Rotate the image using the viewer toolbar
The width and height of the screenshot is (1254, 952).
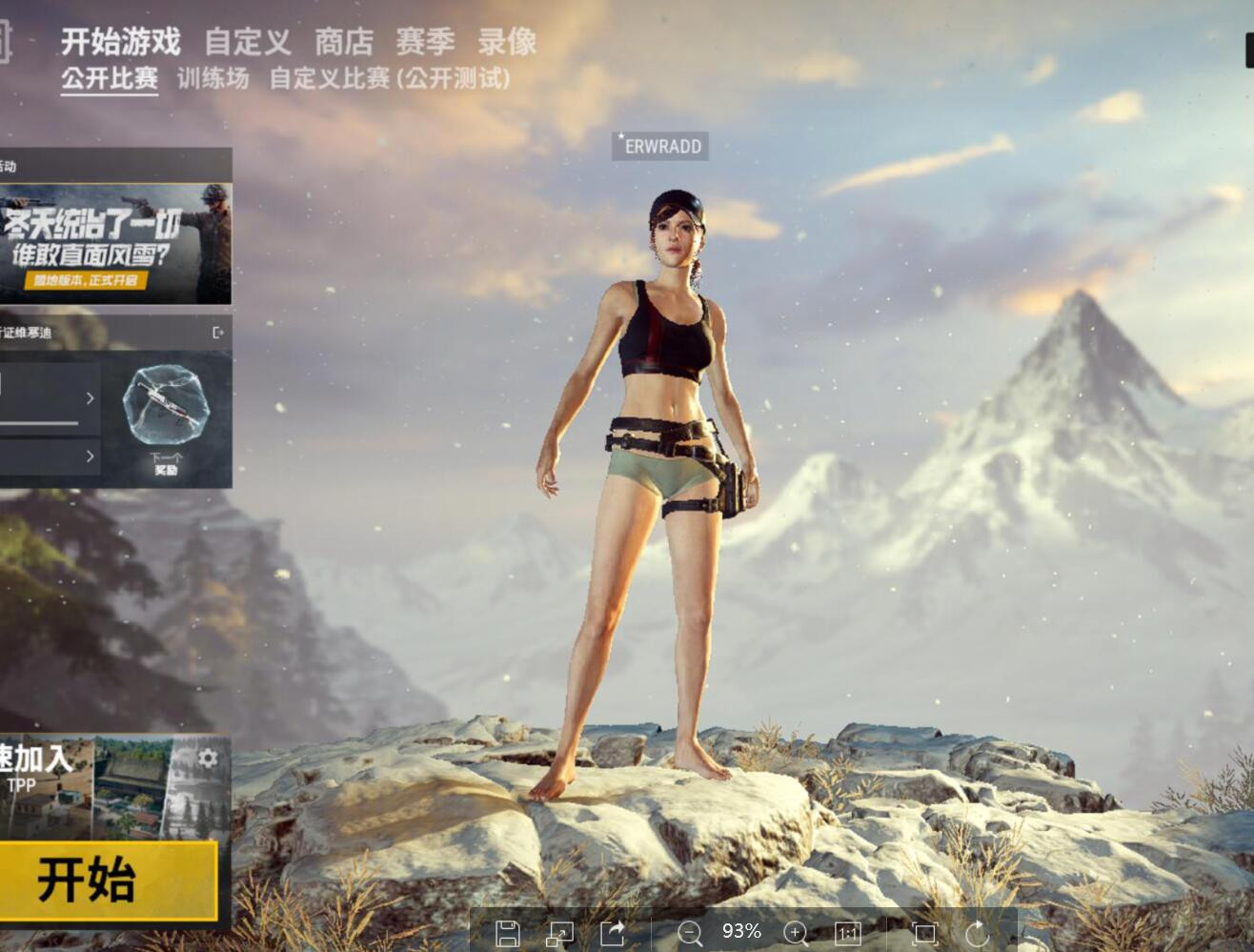coord(978,933)
